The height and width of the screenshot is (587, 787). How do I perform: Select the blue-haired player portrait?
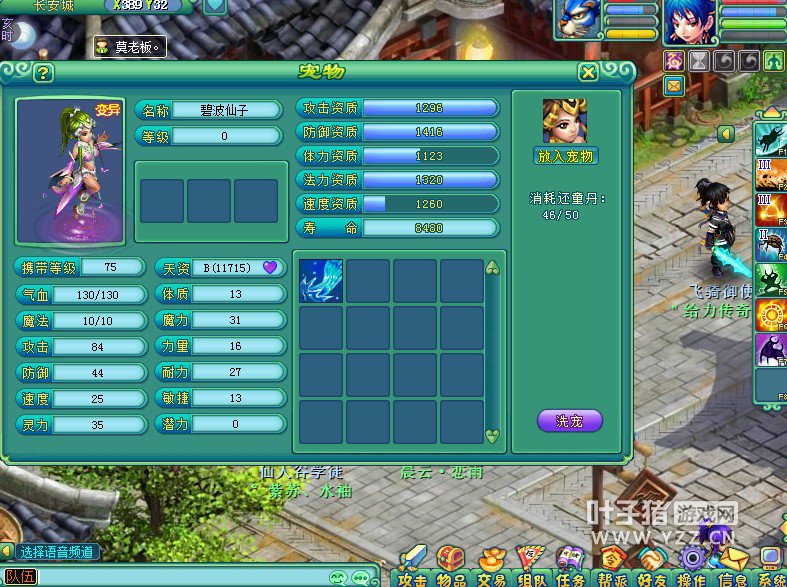click(691, 22)
